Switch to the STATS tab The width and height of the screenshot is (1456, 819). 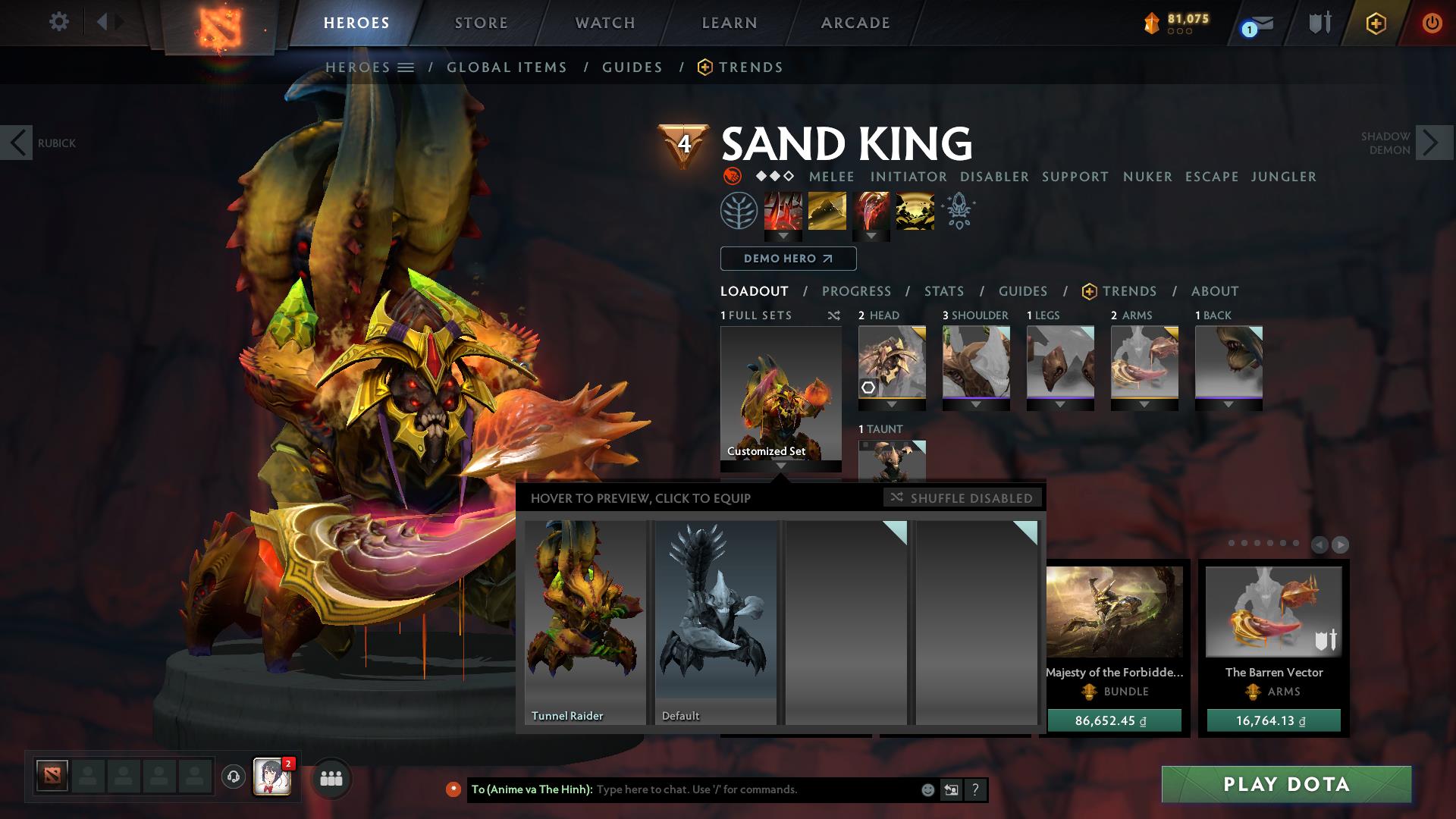tap(943, 291)
